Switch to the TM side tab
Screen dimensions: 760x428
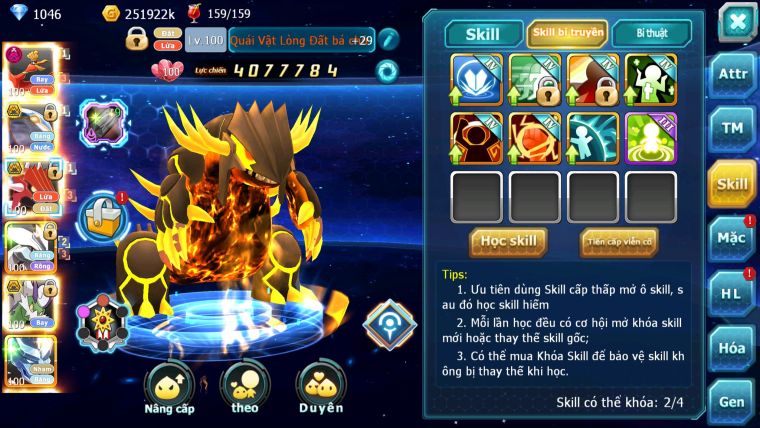pyautogui.click(x=733, y=128)
